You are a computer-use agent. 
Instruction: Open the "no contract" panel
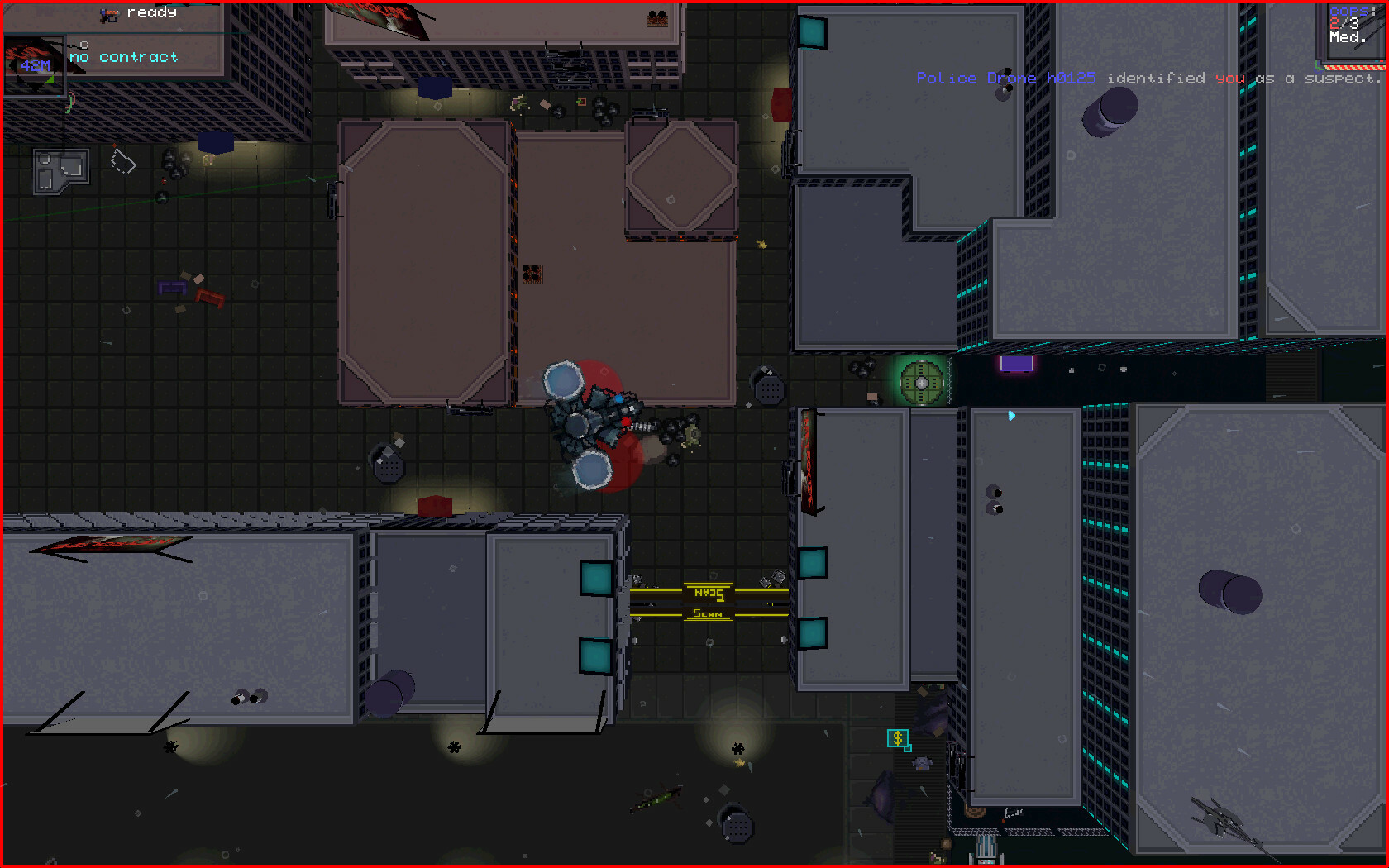click(x=122, y=56)
